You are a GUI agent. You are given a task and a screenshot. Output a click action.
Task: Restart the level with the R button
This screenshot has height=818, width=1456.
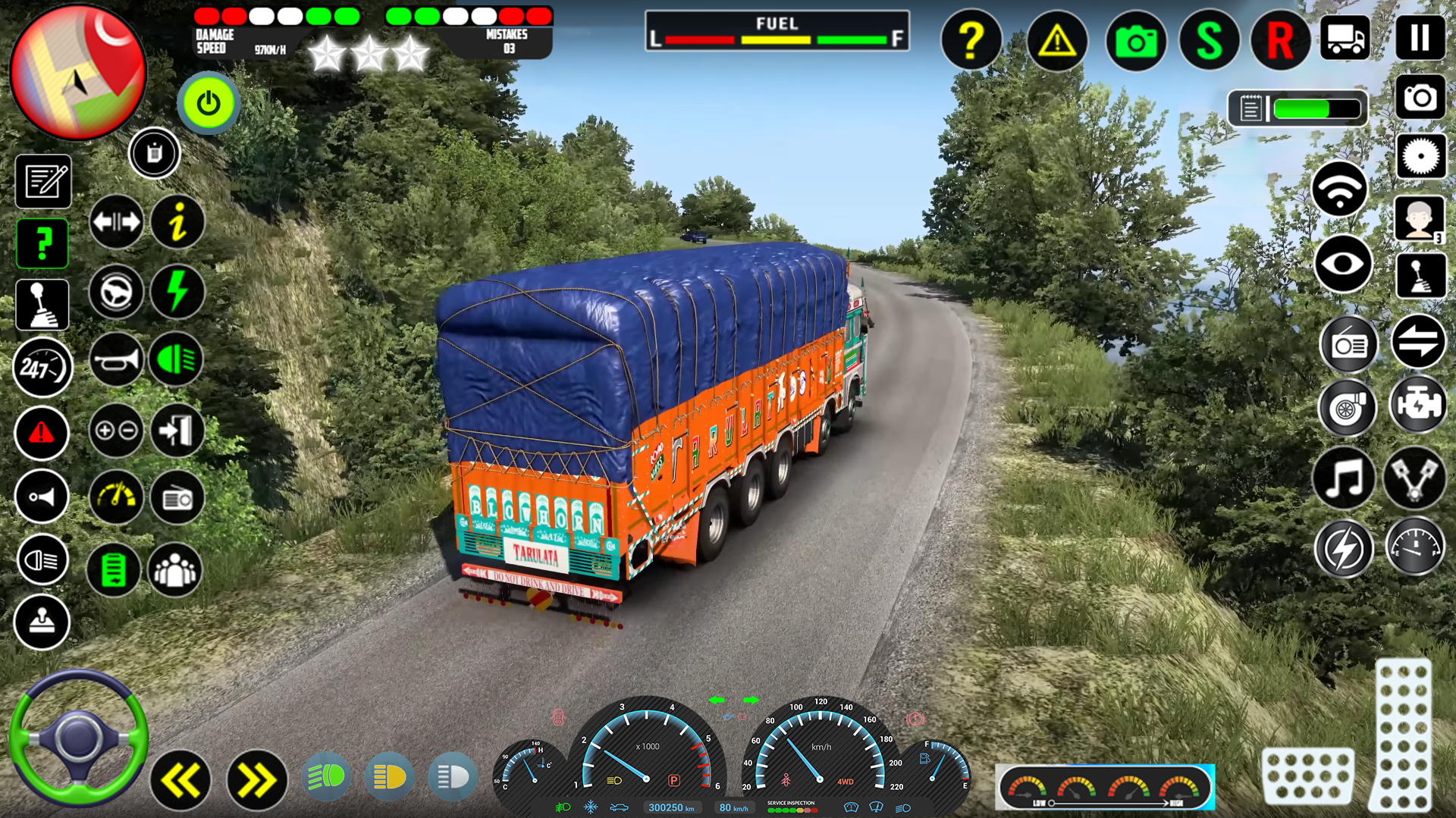[x=1279, y=42]
